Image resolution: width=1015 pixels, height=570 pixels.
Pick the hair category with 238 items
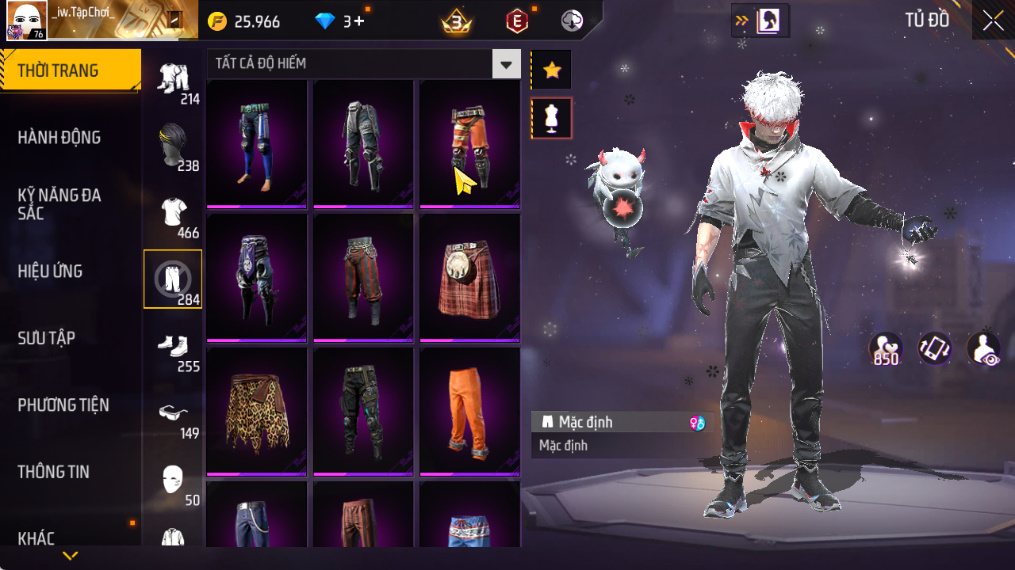click(173, 145)
